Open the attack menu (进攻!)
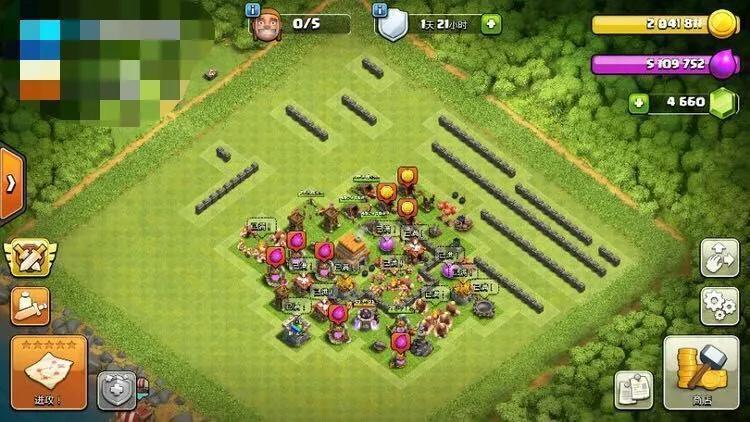 (x=49, y=371)
